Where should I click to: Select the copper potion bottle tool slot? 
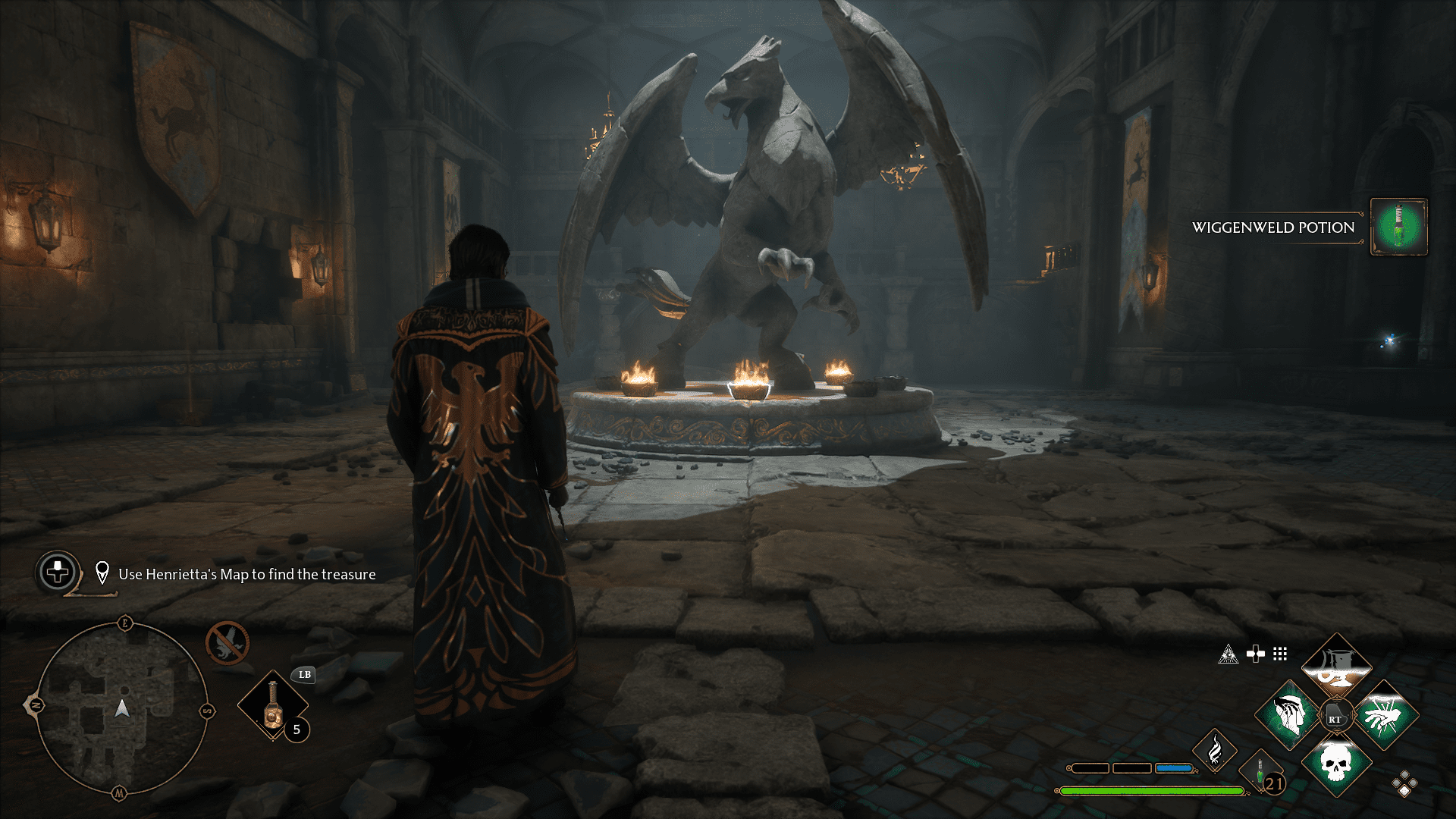pyautogui.click(x=273, y=705)
